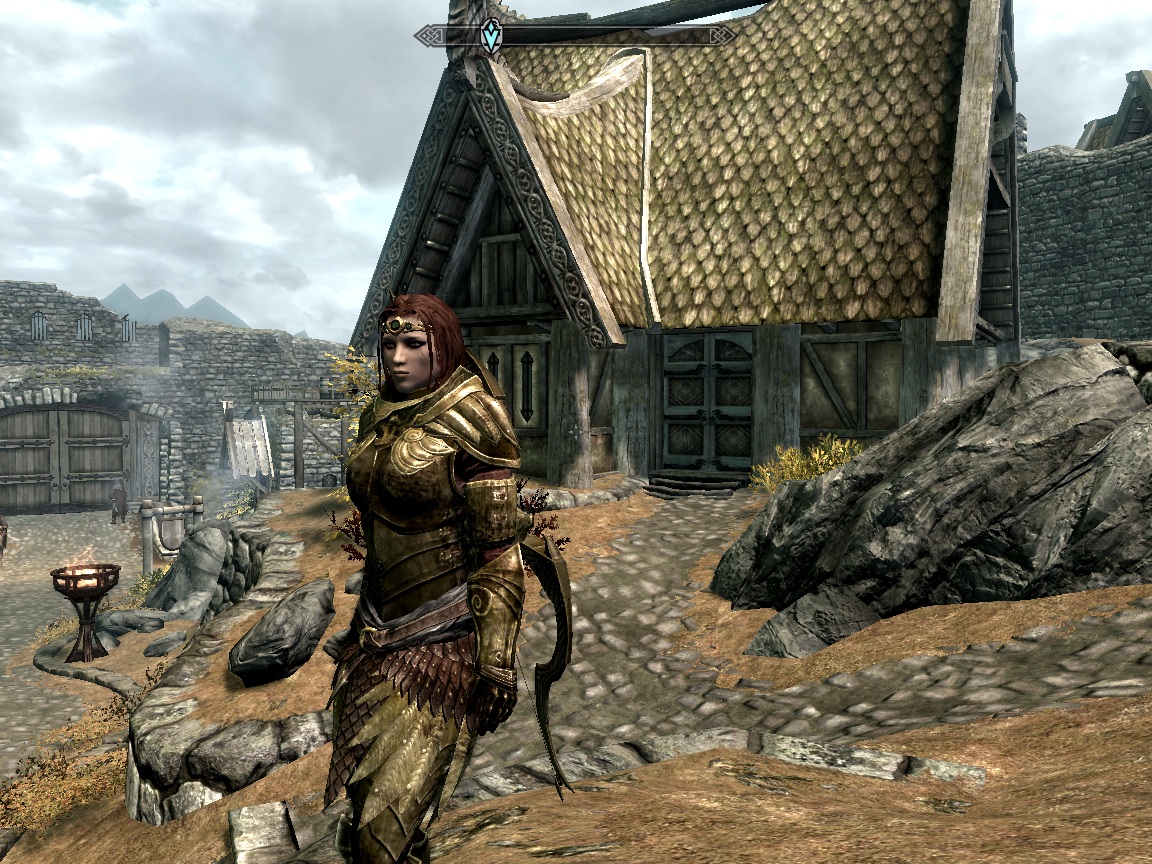Click the blue quest marker on the compass

point(490,36)
